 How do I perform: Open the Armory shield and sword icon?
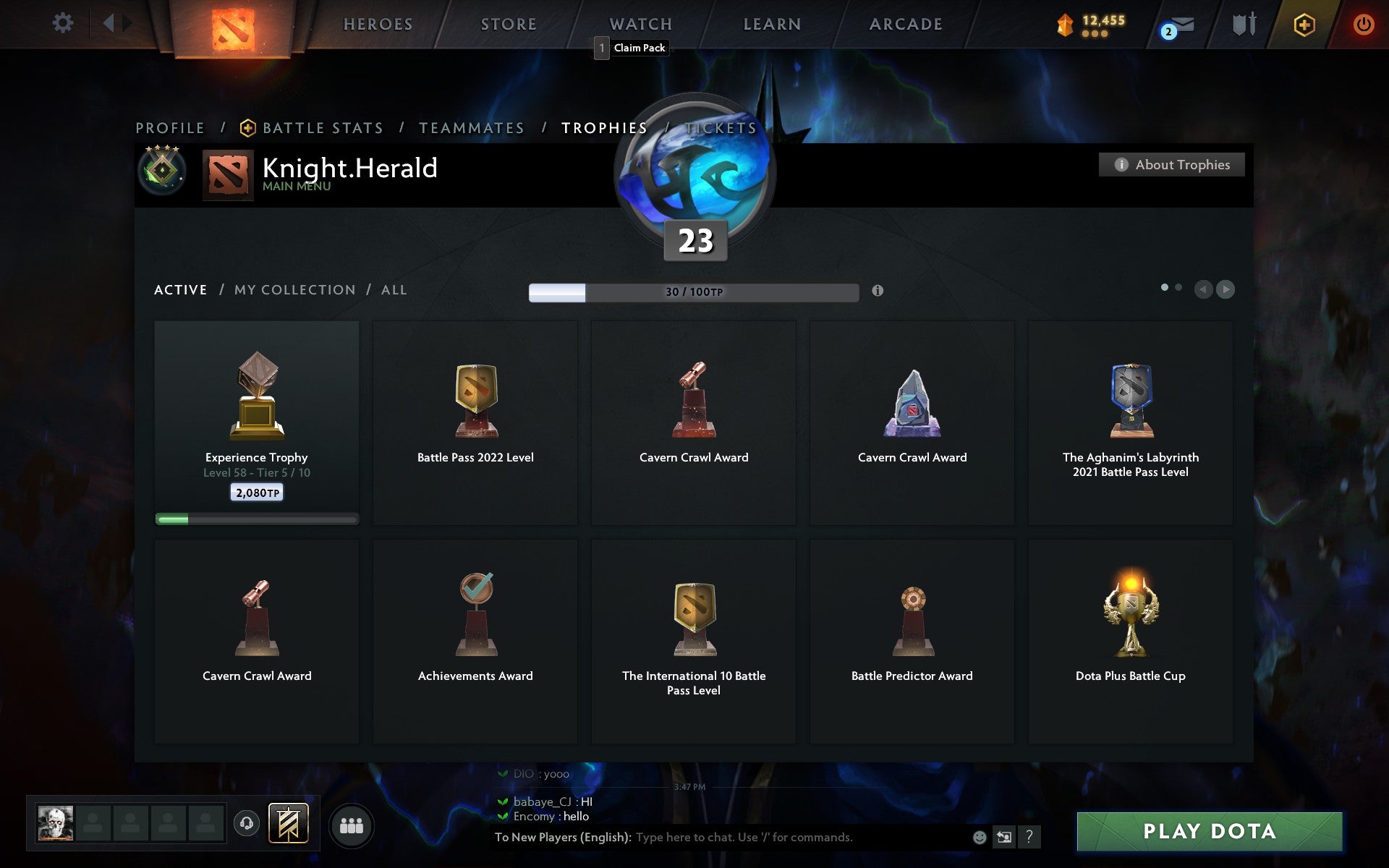coord(1245,23)
